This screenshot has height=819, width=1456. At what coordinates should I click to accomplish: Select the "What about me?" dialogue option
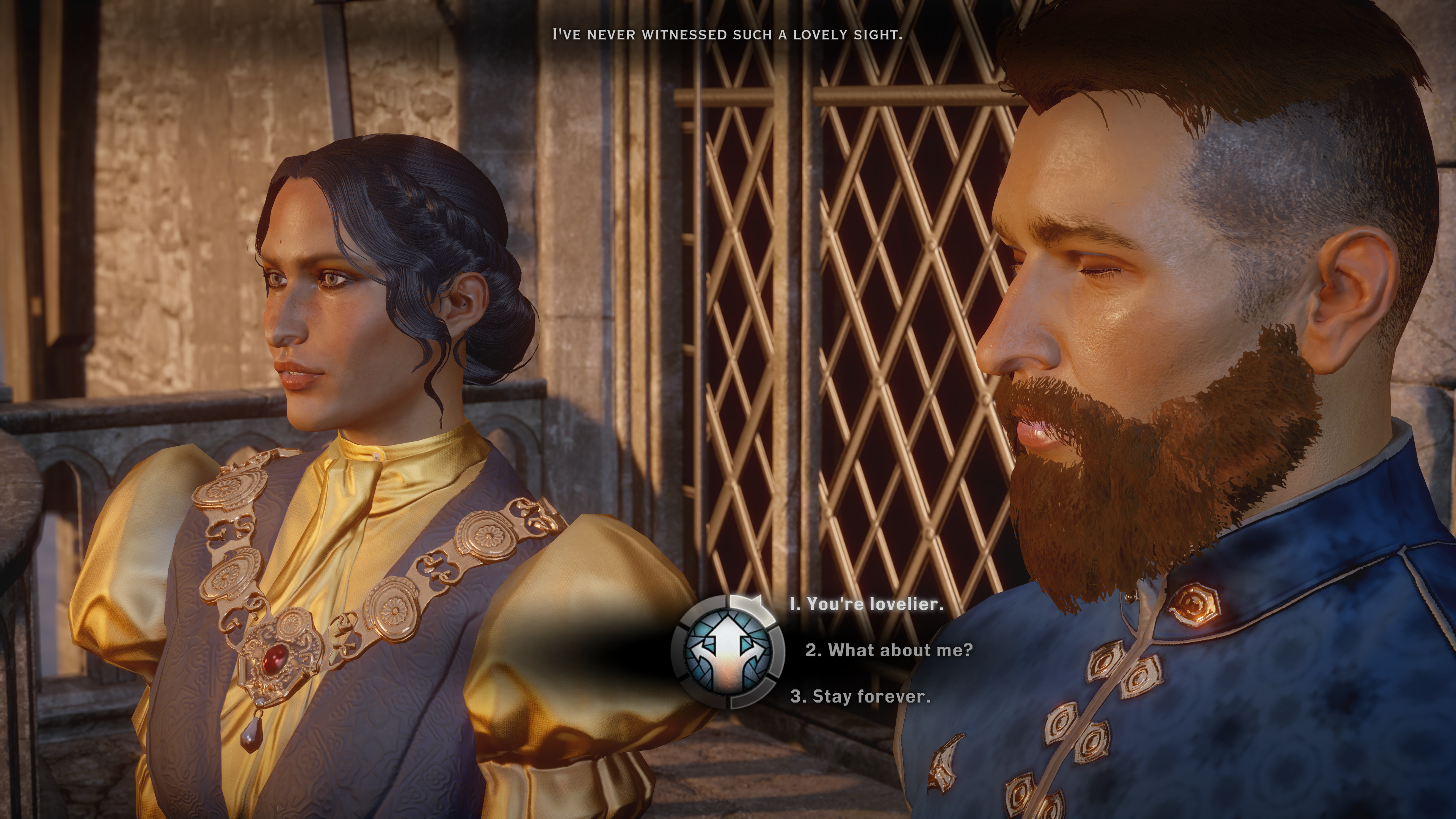point(889,650)
